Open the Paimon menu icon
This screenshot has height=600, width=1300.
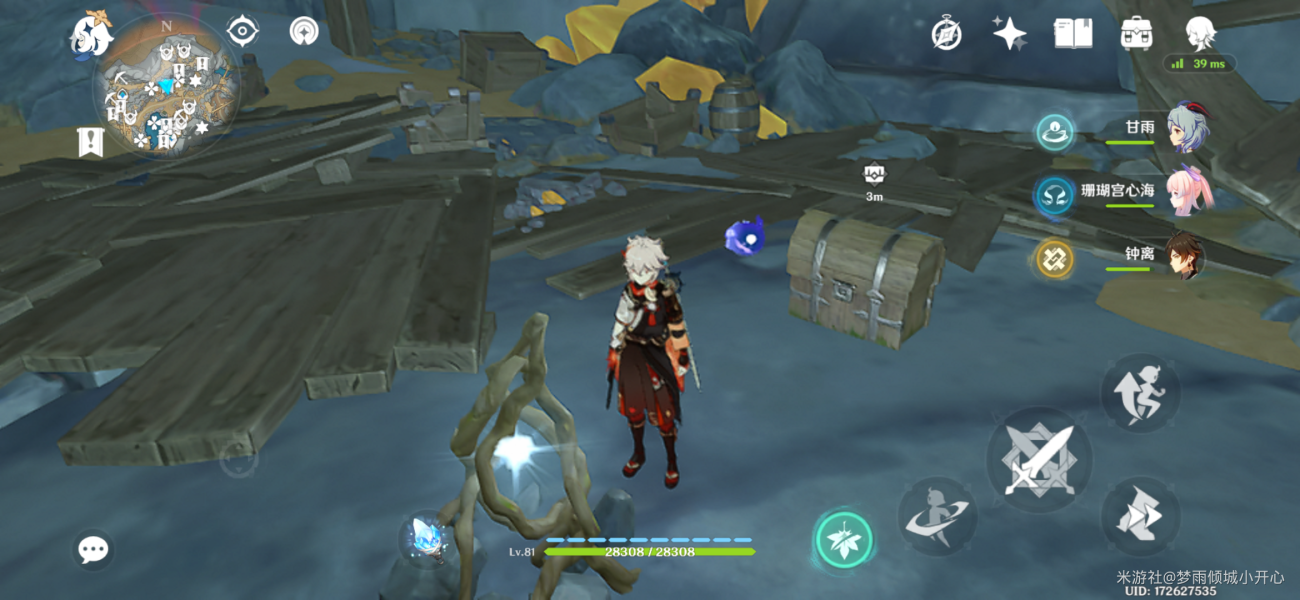pos(91,36)
